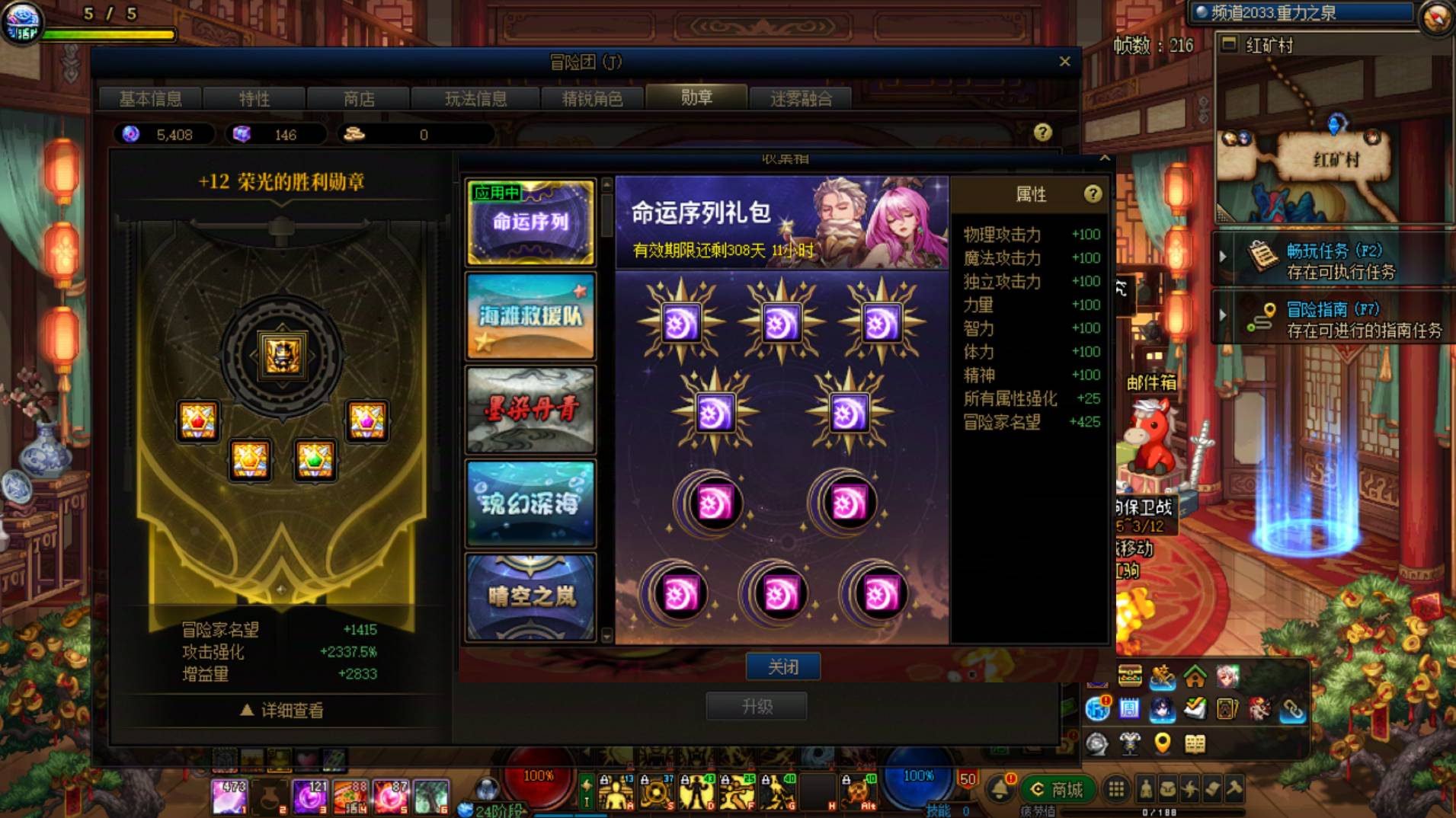Click the 属性 panel question mark help icon
This screenshot has width=1456, height=818.
1095,194
